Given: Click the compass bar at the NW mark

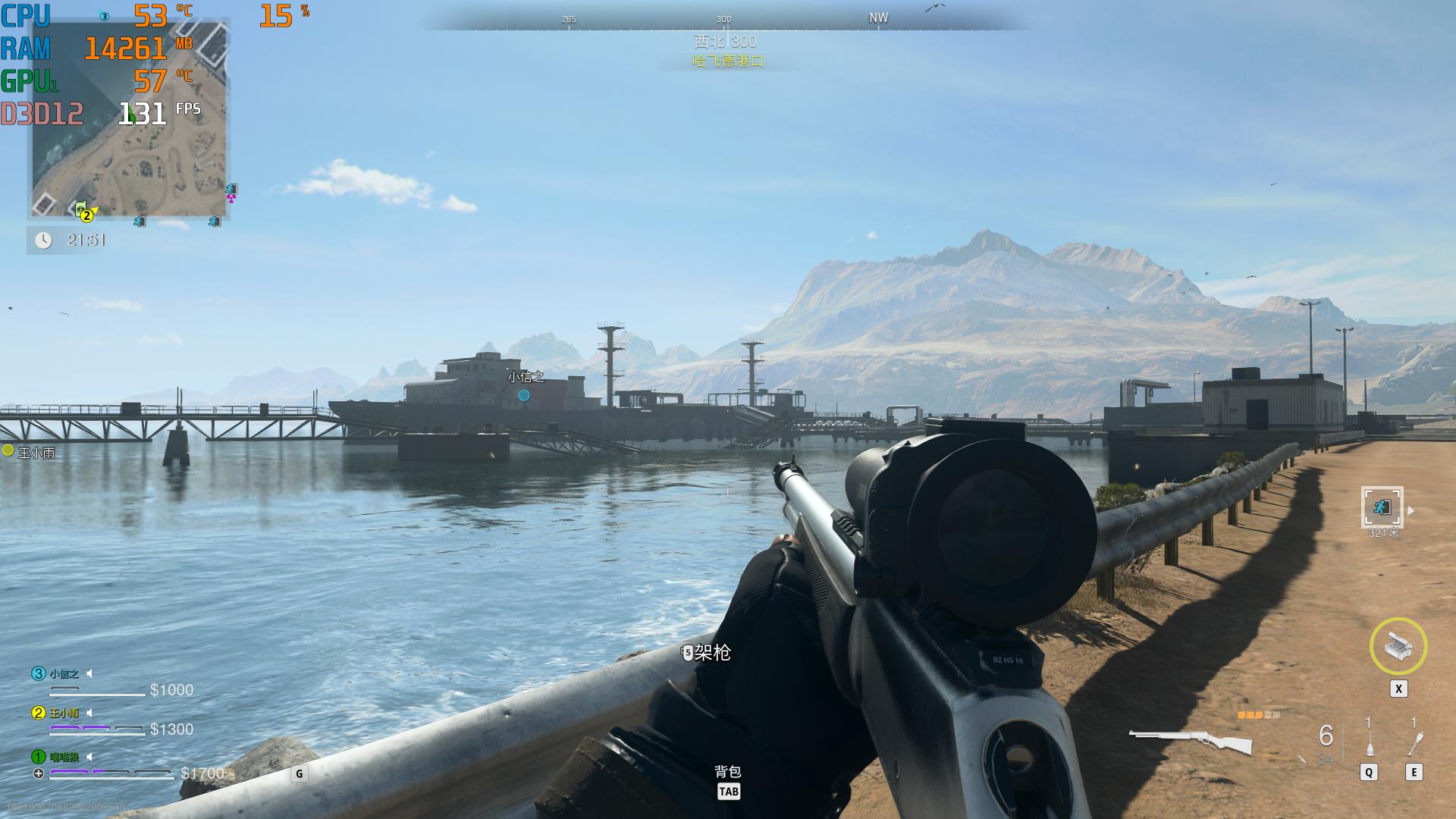Looking at the screenshot, I should pos(878,17).
